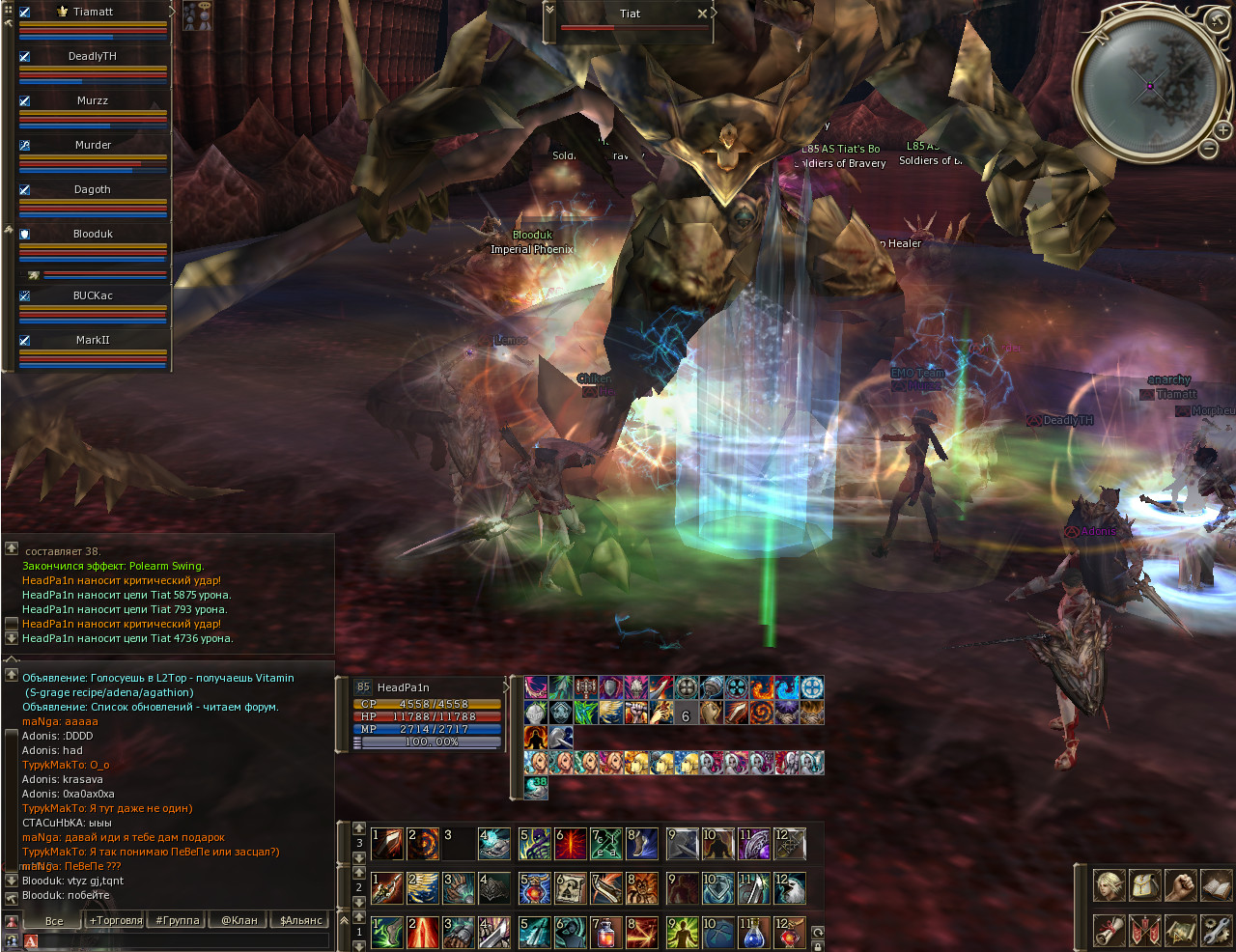Open the actions menu fist icon

pos(1180,884)
